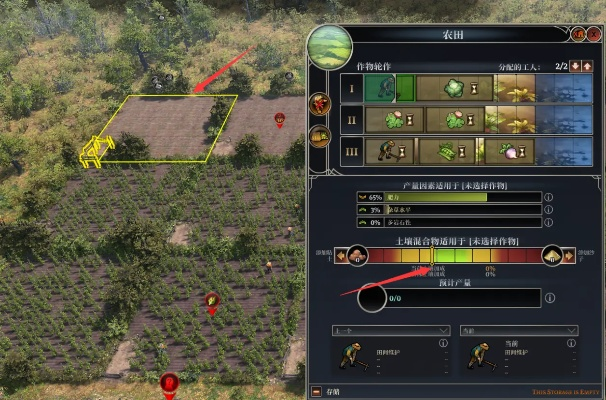Close the farm field panel
The image size is (606, 400).
point(593,34)
